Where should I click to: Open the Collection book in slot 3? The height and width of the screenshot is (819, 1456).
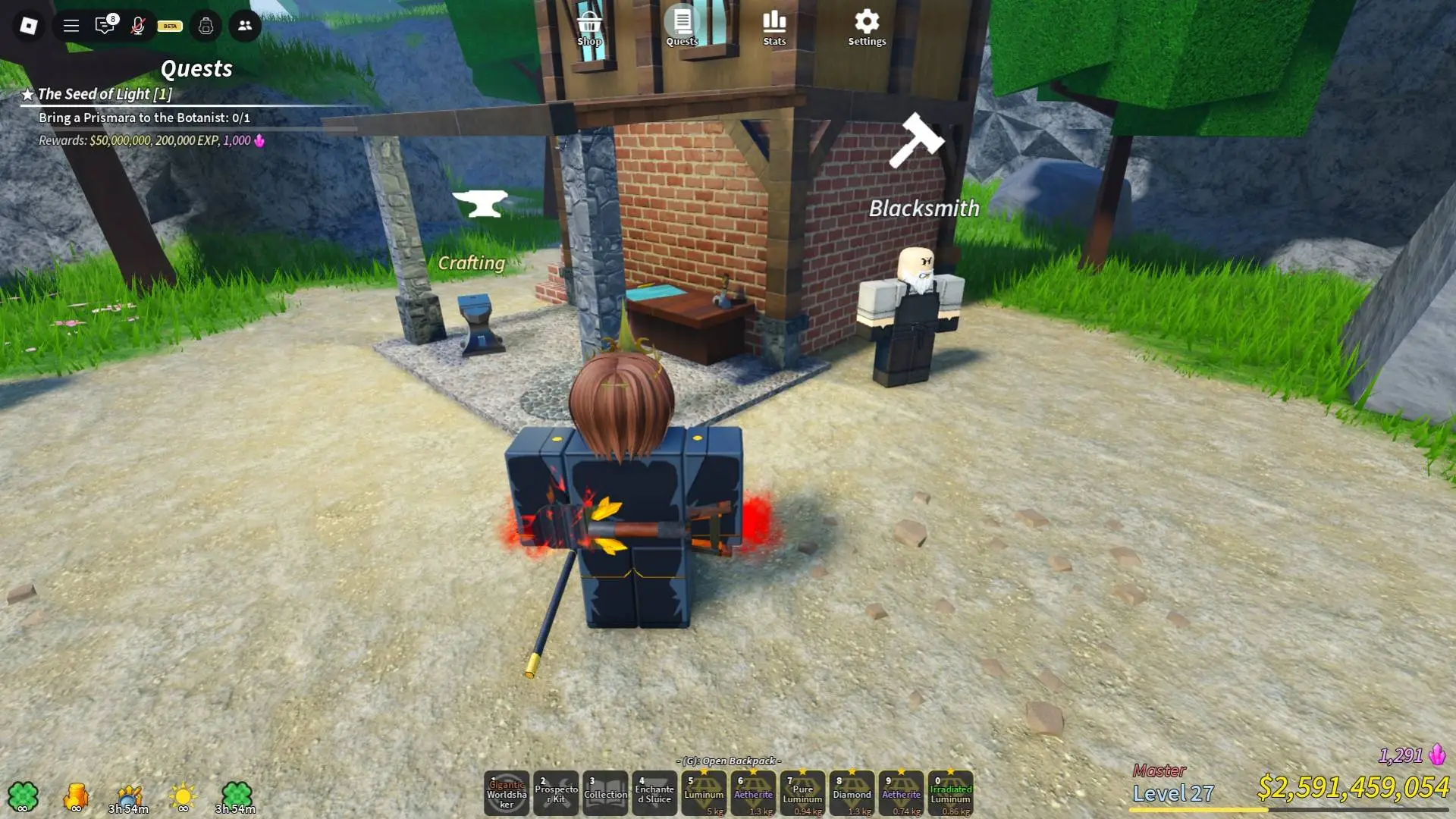(605, 793)
